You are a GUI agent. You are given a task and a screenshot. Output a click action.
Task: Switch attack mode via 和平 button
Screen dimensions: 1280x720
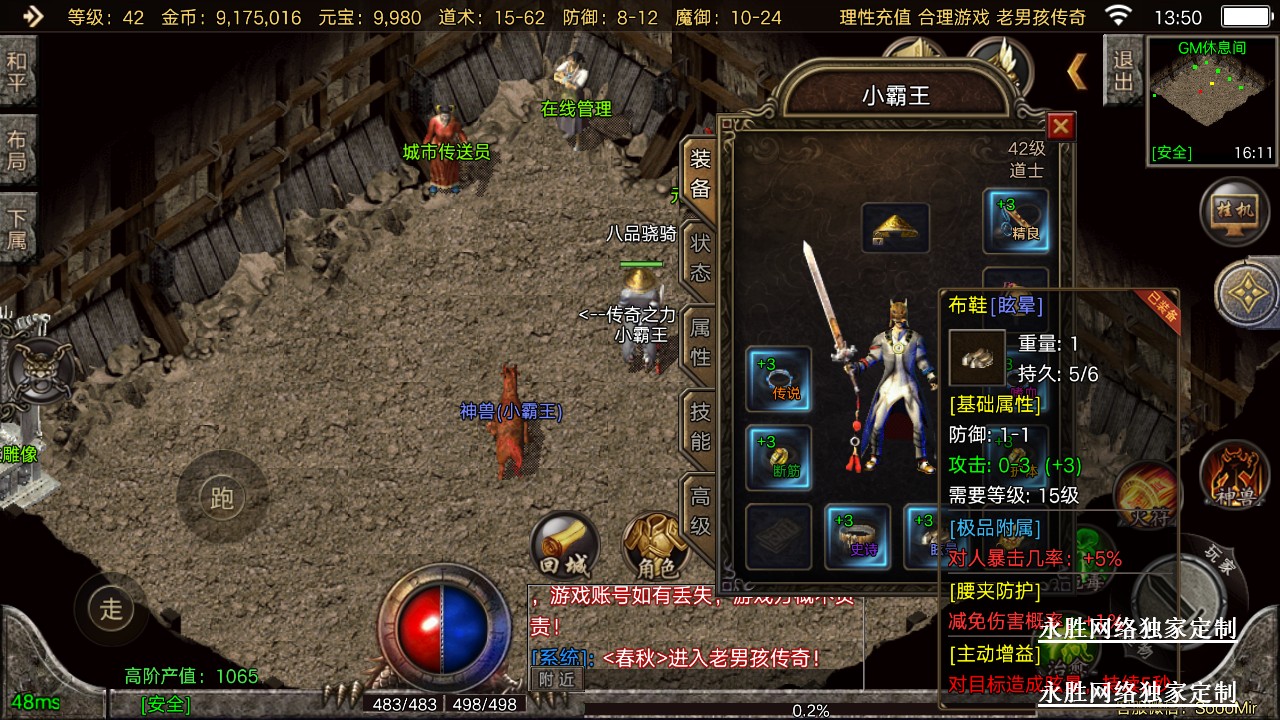(17, 72)
